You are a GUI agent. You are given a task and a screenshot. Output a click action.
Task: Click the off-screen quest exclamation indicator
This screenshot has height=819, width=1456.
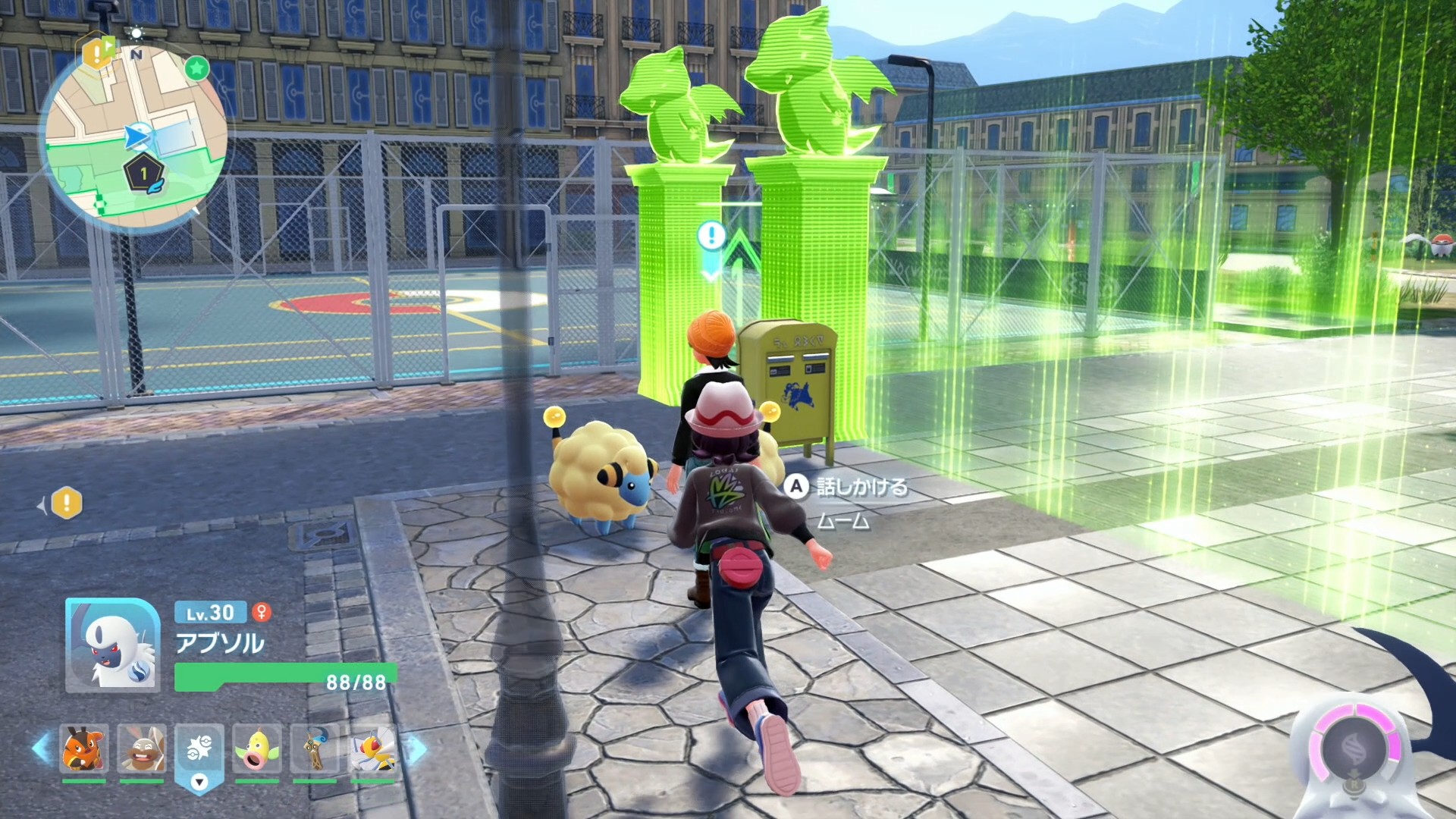67,503
